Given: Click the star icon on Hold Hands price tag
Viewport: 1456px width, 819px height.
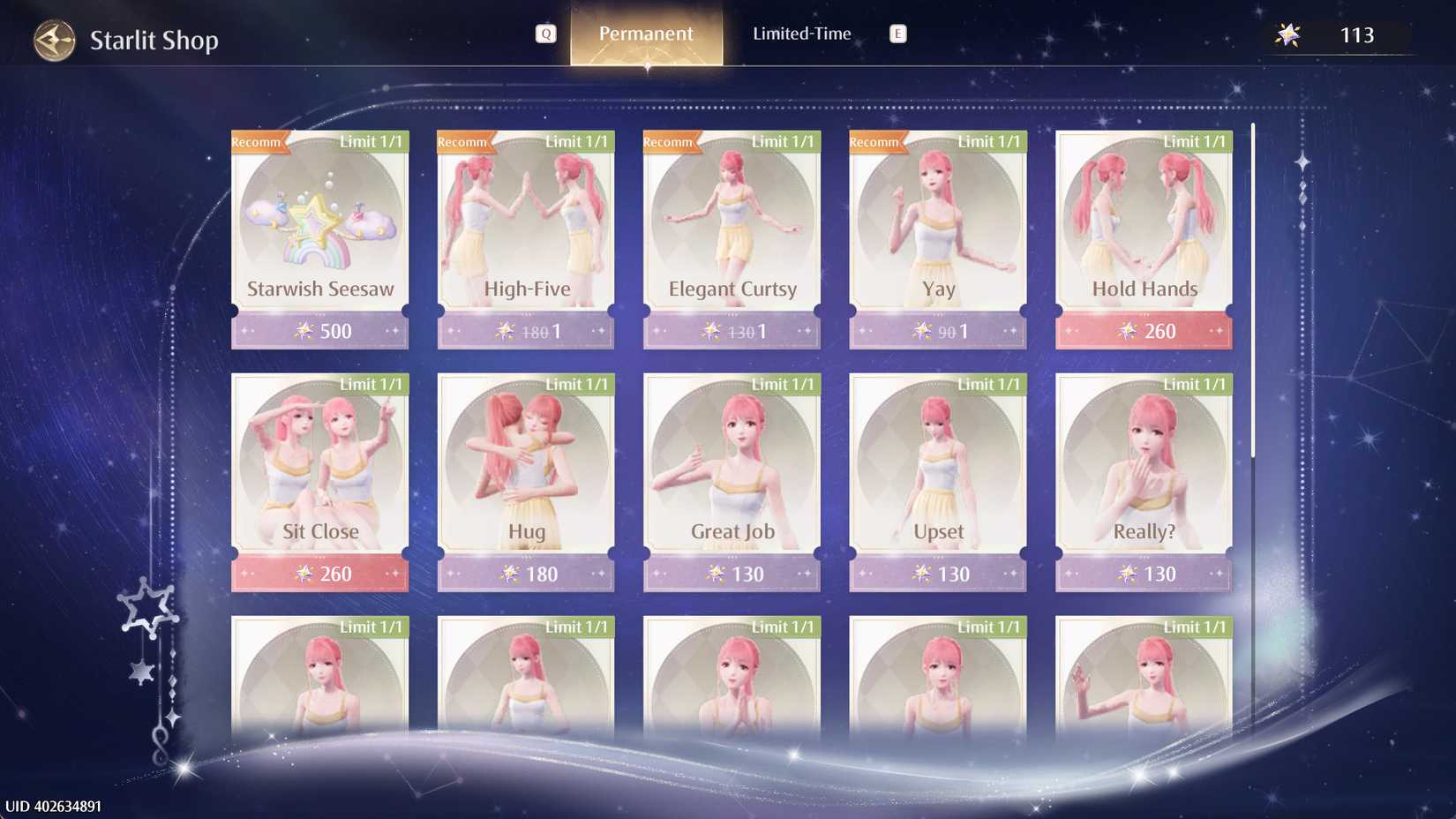Looking at the screenshot, I should (1130, 331).
